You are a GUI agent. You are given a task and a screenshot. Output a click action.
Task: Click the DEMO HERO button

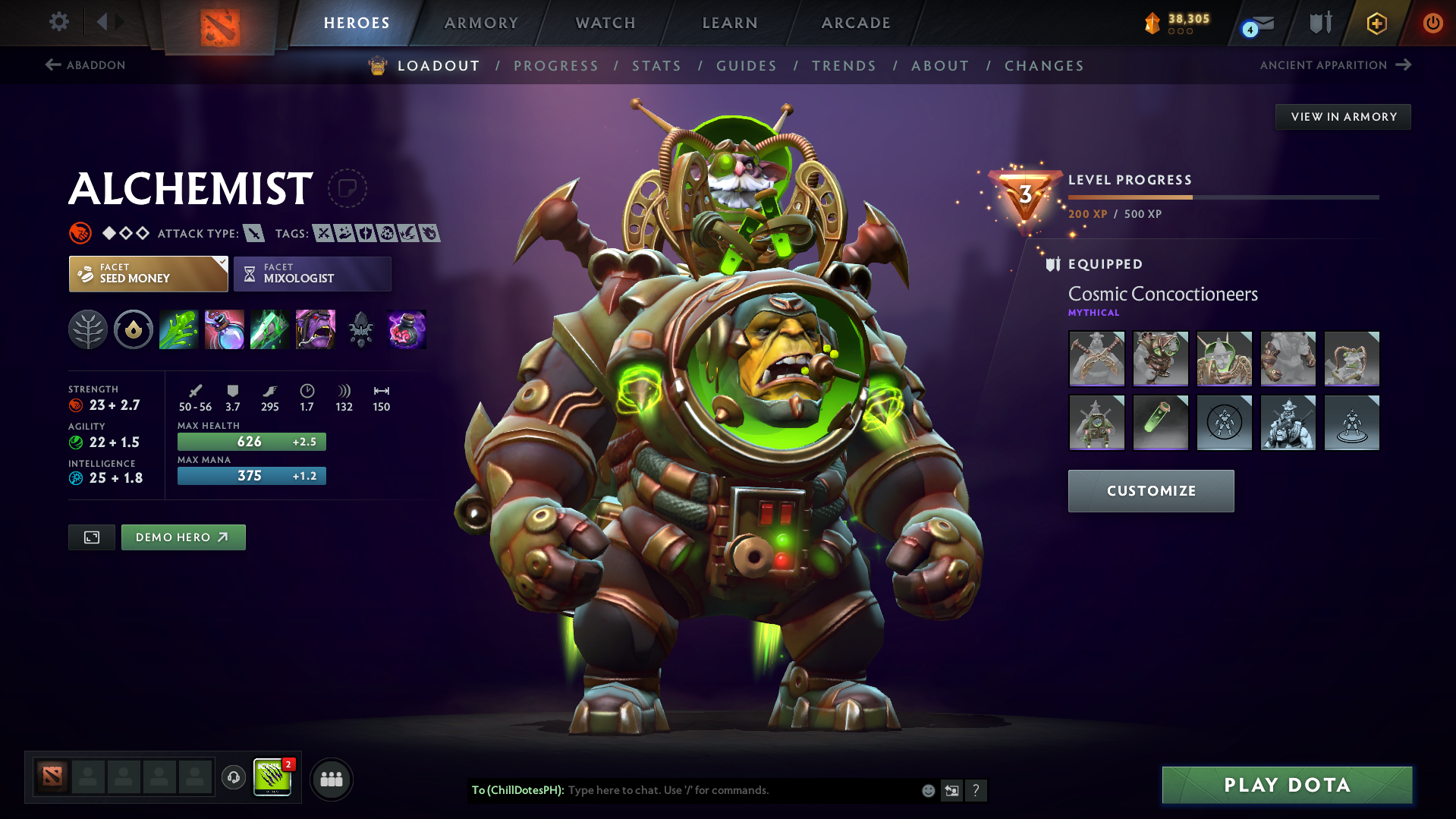(x=183, y=537)
